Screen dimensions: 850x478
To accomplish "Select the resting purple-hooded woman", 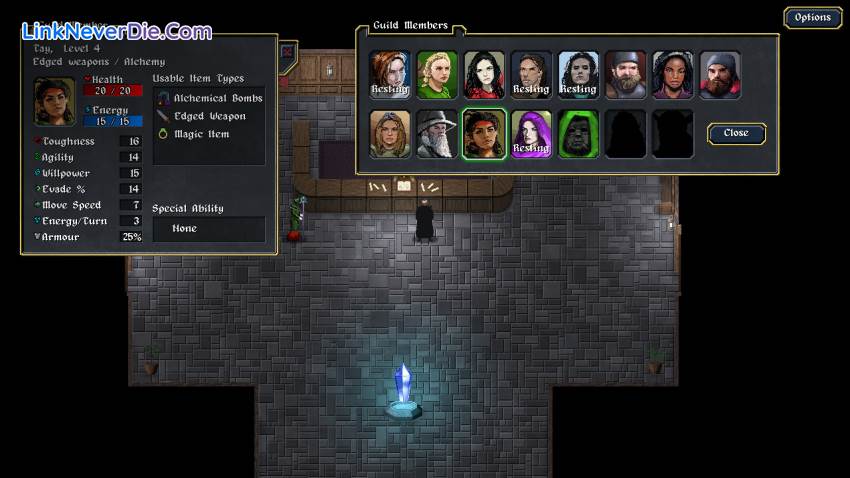I will click(x=531, y=134).
